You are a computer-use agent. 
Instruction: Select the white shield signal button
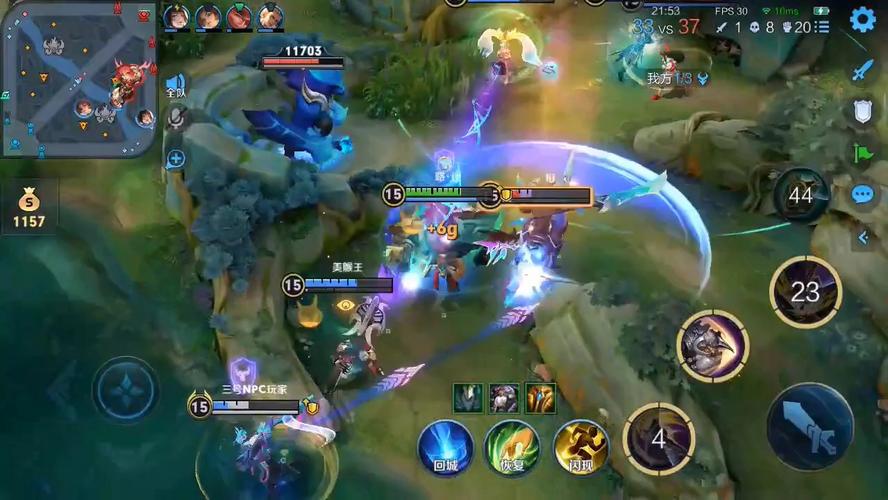pyautogui.click(x=862, y=111)
